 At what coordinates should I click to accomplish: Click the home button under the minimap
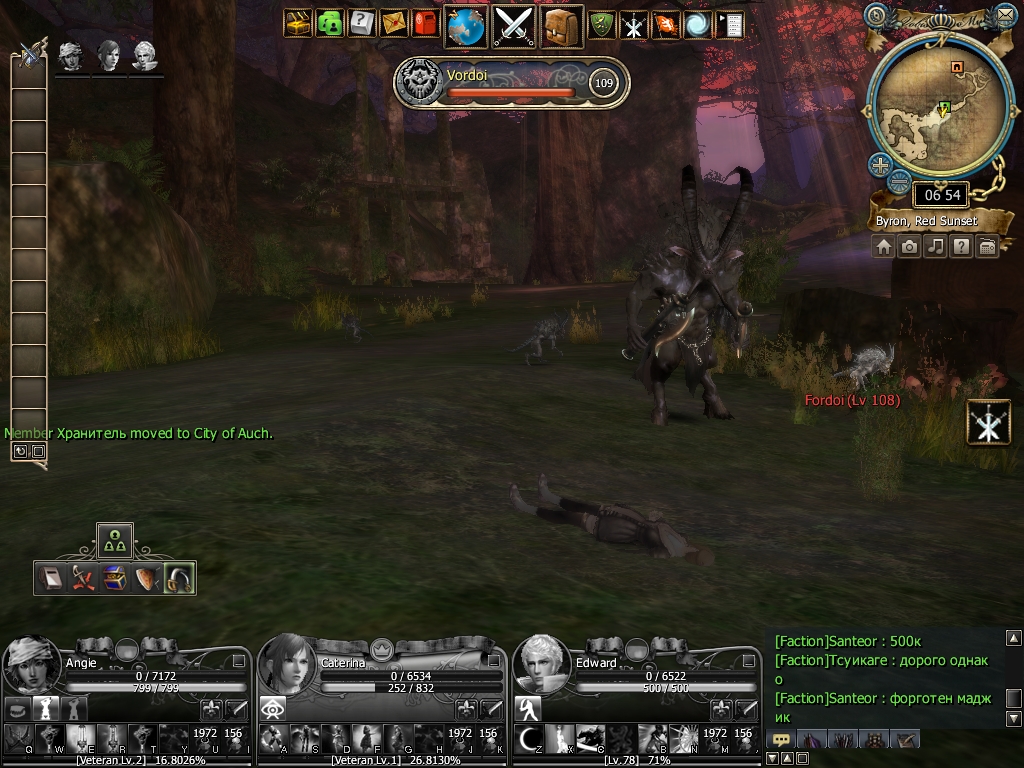(x=884, y=246)
